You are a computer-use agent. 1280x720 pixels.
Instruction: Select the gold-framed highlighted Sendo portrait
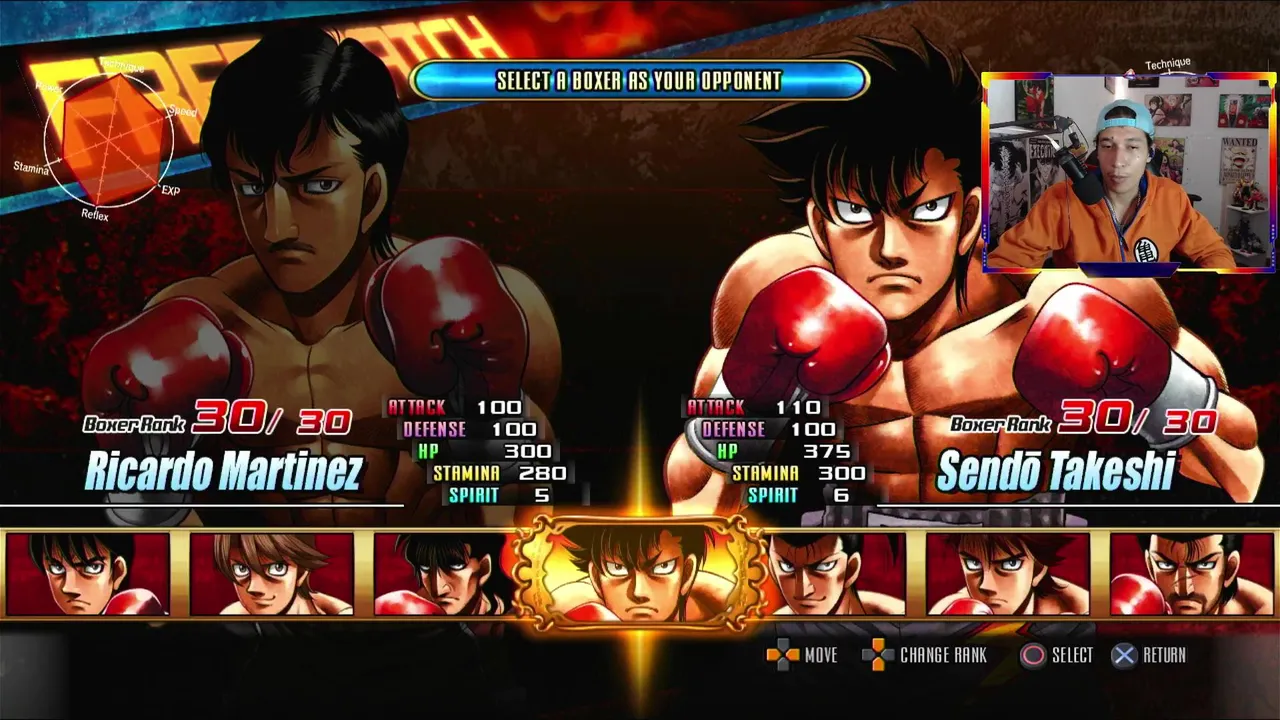640,574
